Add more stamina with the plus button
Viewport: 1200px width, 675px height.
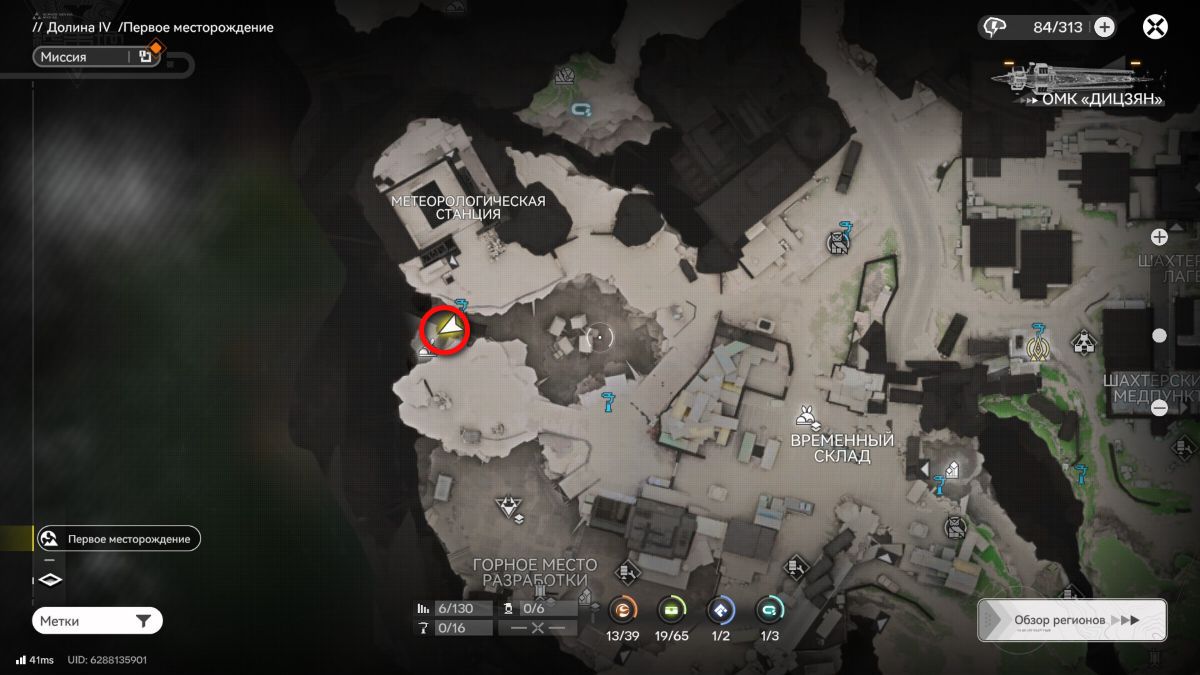tap(1104, 27)
